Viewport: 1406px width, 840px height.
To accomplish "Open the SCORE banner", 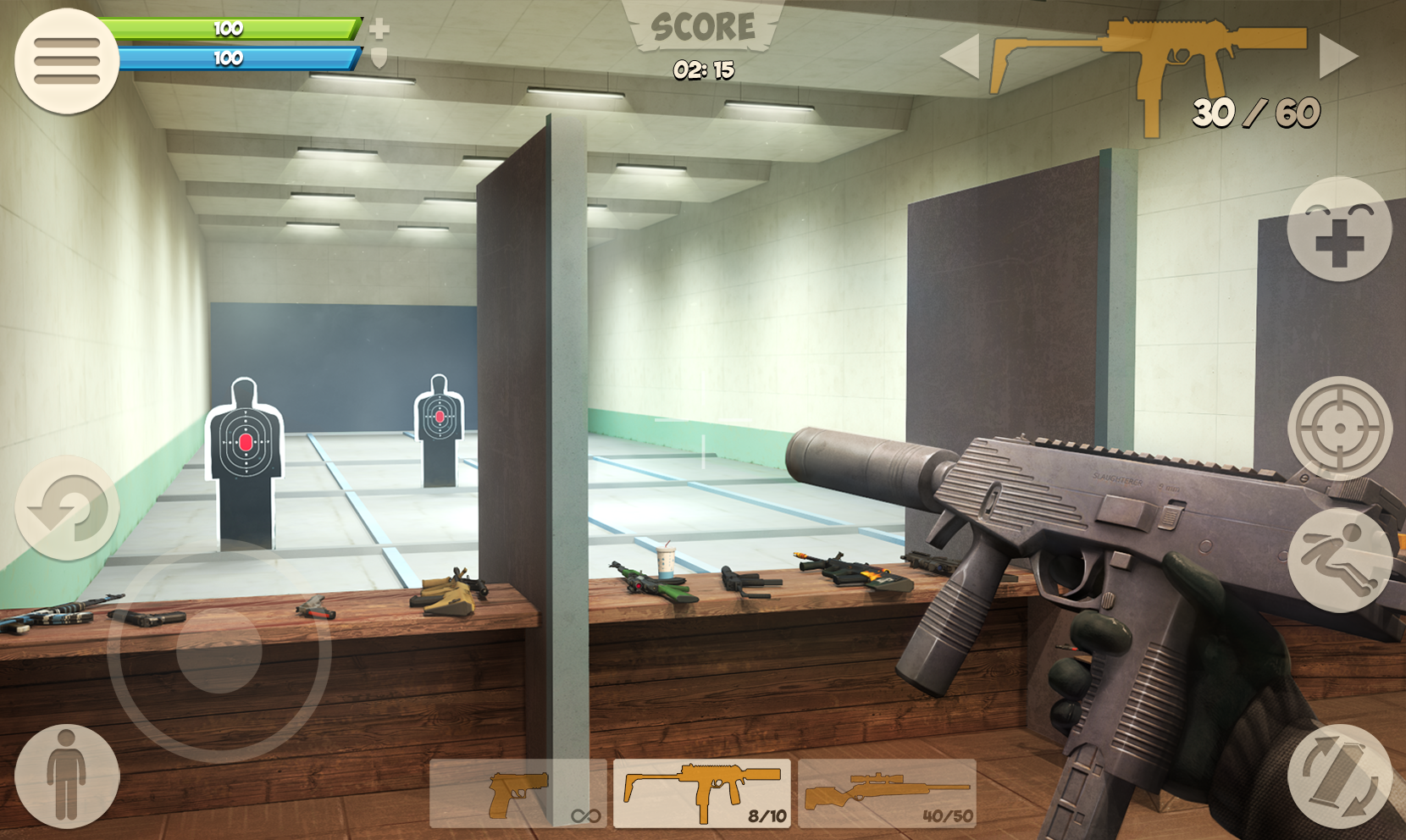I will tap(701, 25).
